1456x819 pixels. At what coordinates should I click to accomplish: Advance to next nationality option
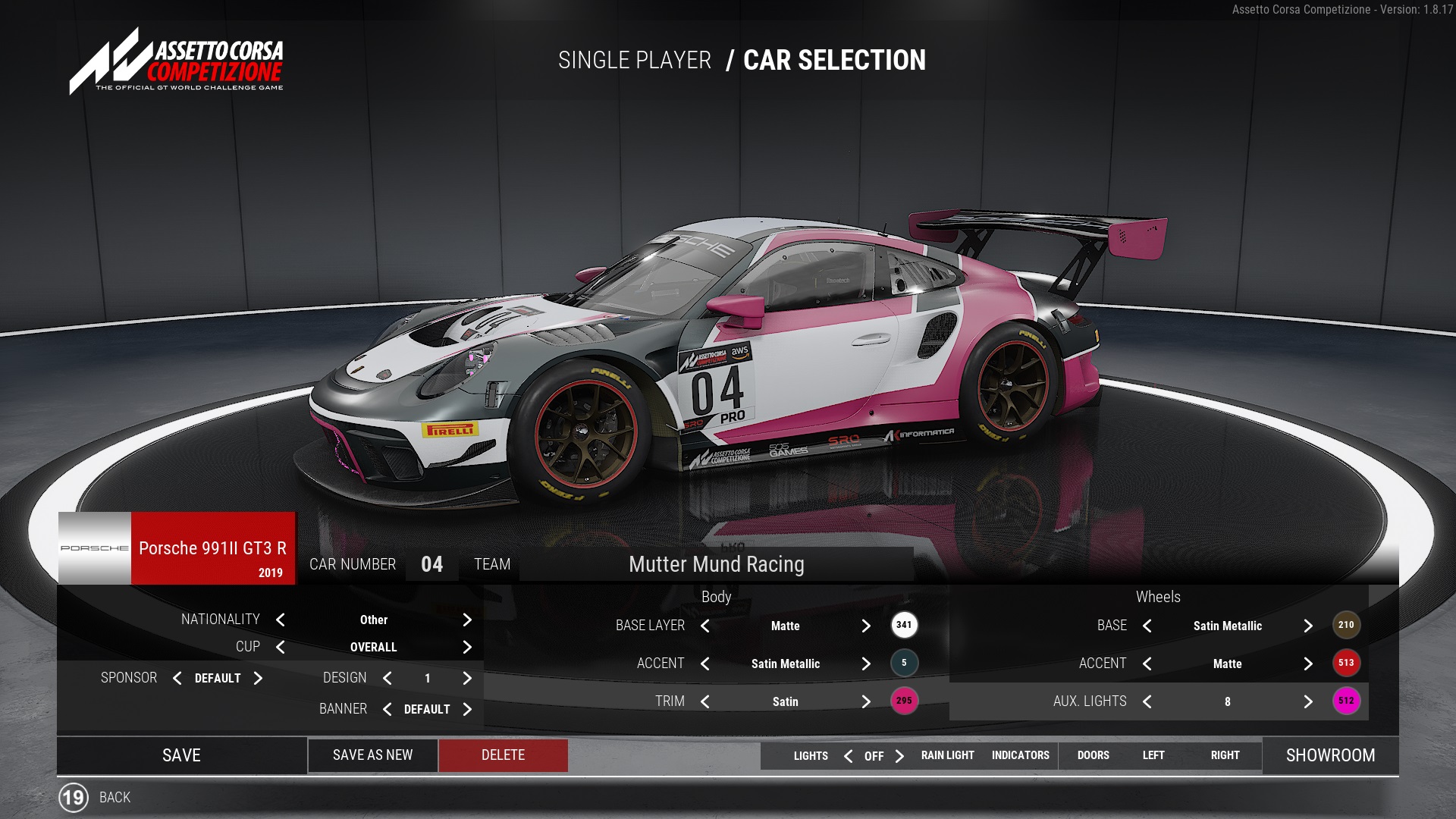tap(467, 620)
